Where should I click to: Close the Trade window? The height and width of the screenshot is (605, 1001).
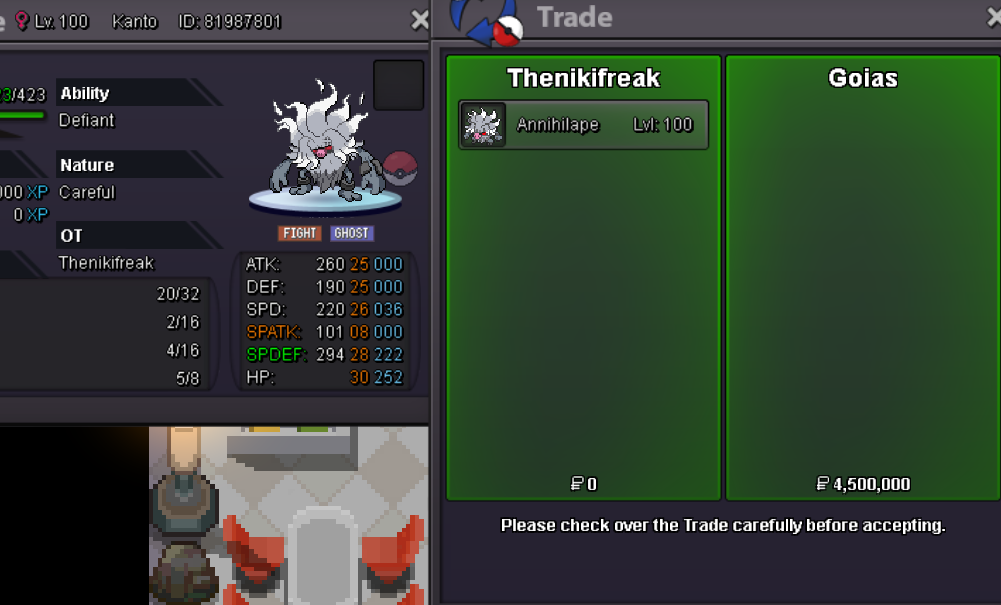tap(994, 17)
